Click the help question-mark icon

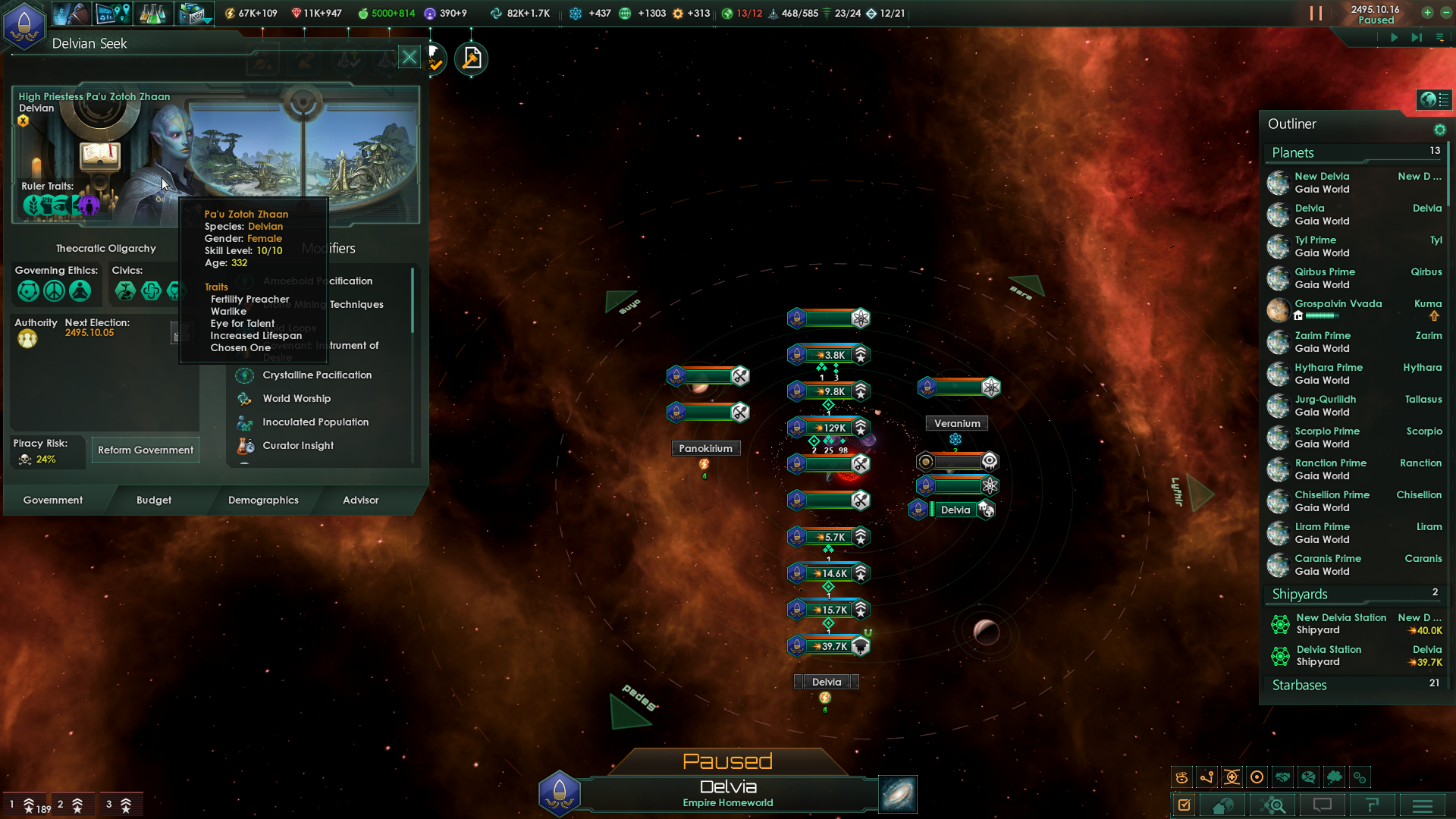click(x=1373, y=805)
